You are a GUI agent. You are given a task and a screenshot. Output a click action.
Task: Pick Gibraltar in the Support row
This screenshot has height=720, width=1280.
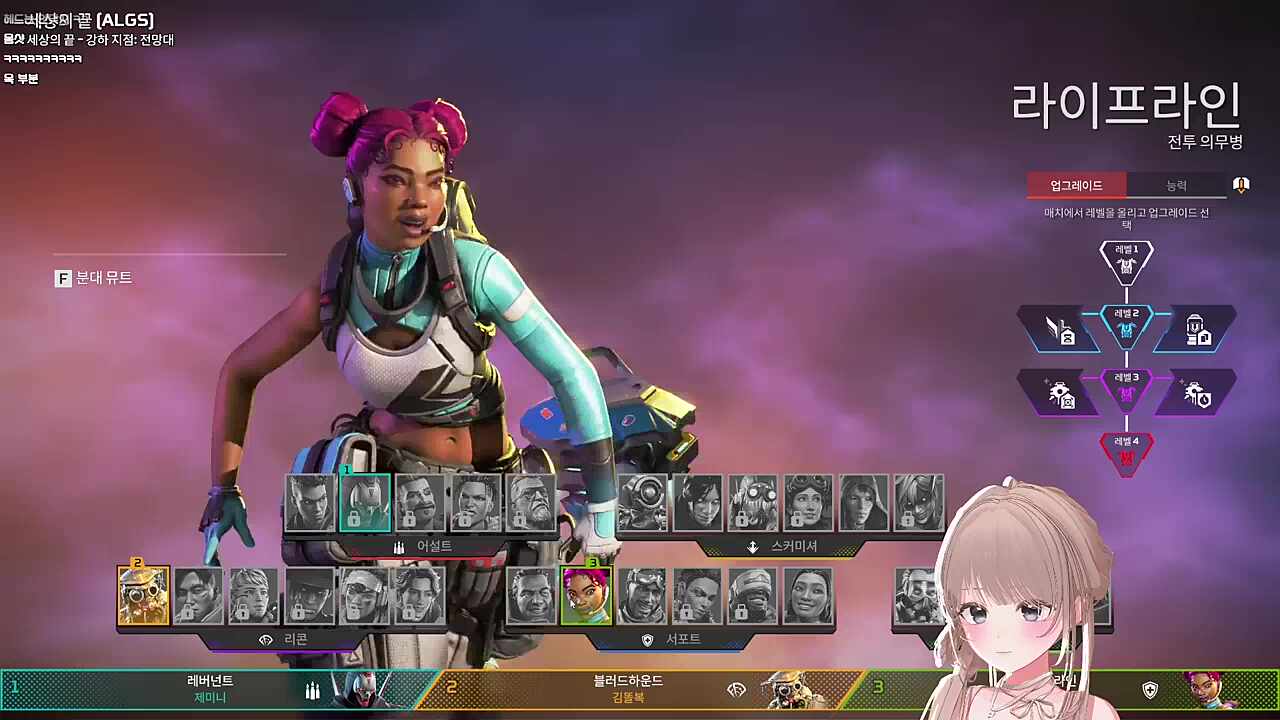[531, 596]
